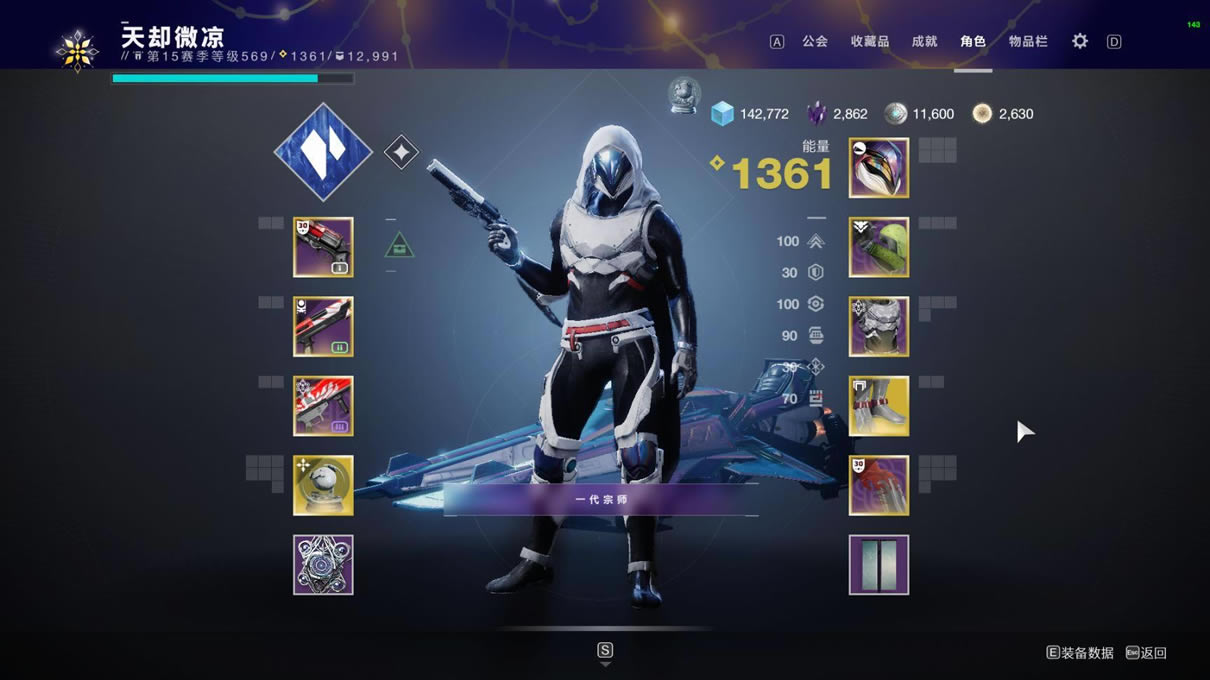
Task: Choose the chest armor slot
Action: [879, 326]
